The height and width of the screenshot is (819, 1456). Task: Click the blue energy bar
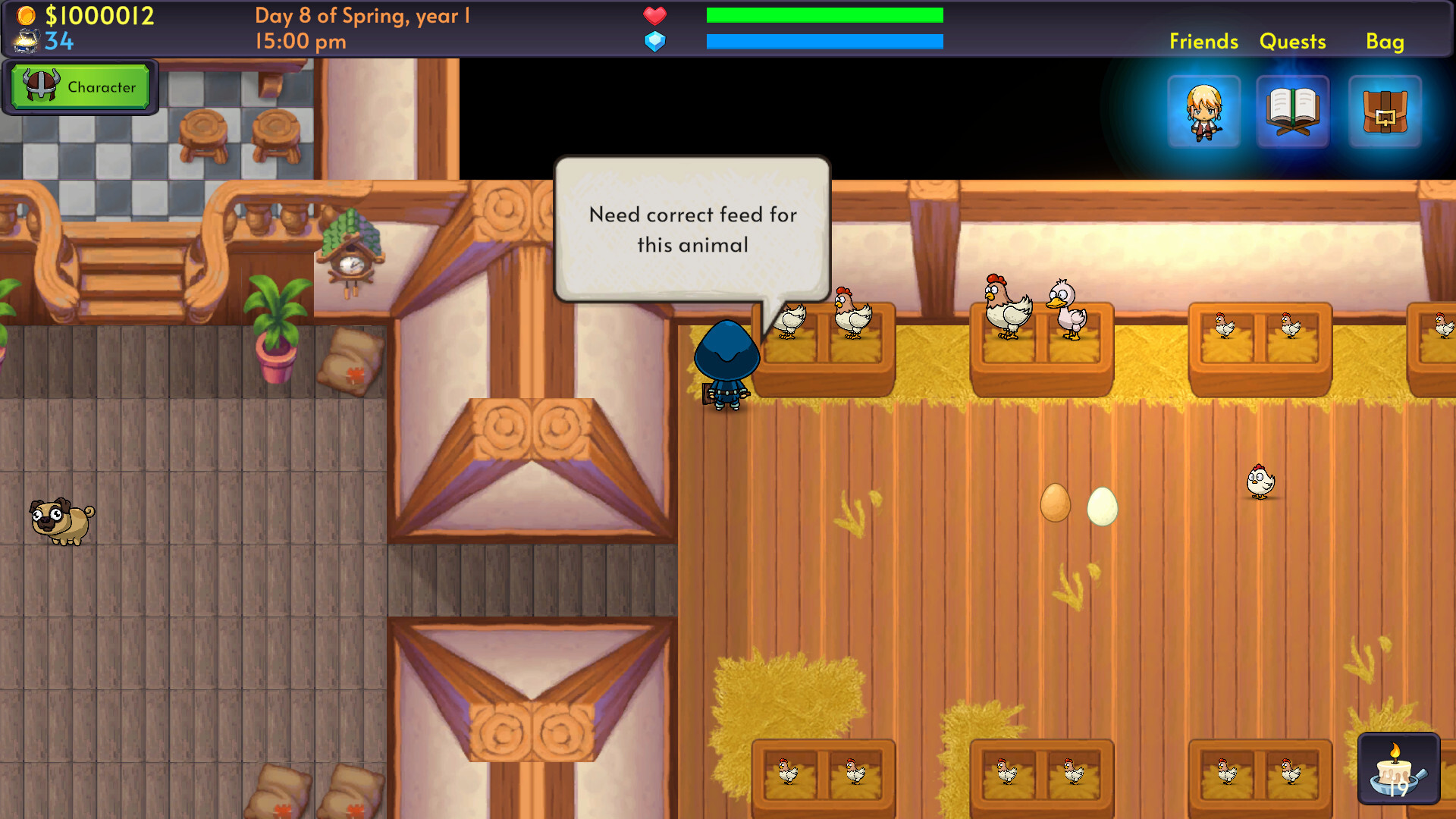pos(824,42)
